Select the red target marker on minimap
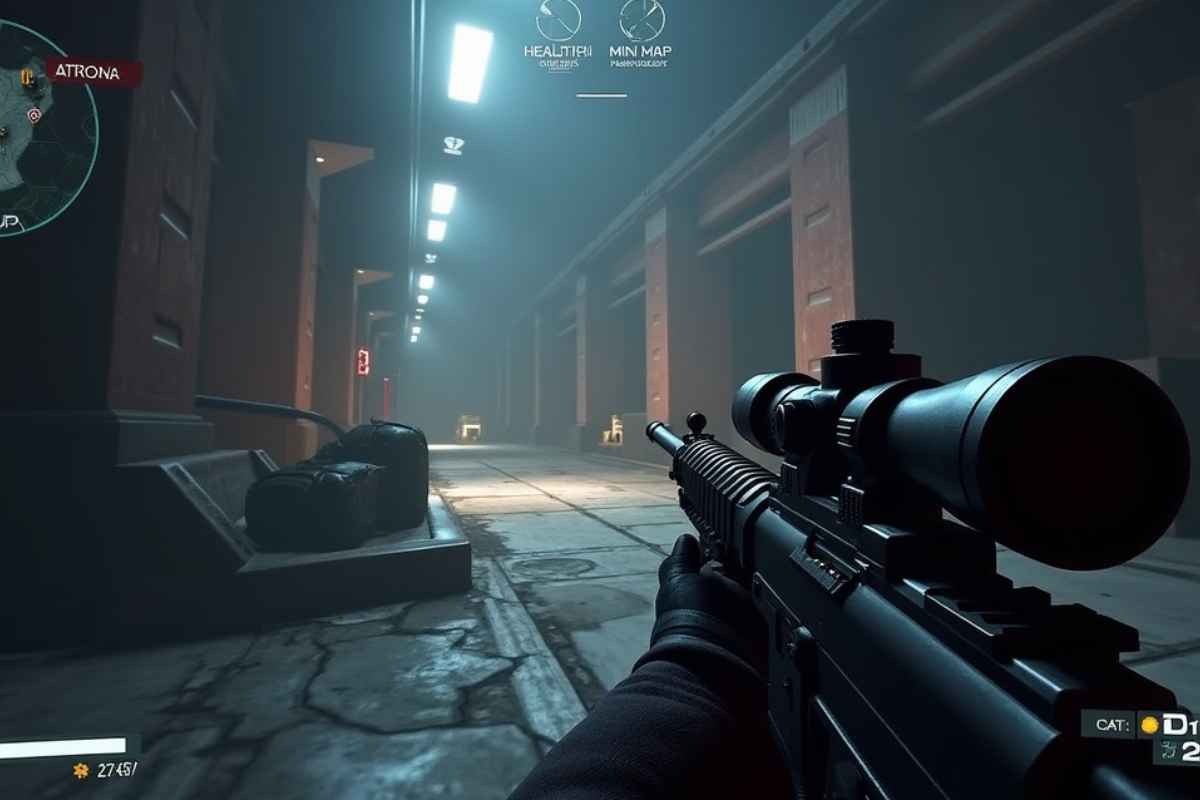Viewport: 1200px width, 800px height. click(x=34, y=115)
